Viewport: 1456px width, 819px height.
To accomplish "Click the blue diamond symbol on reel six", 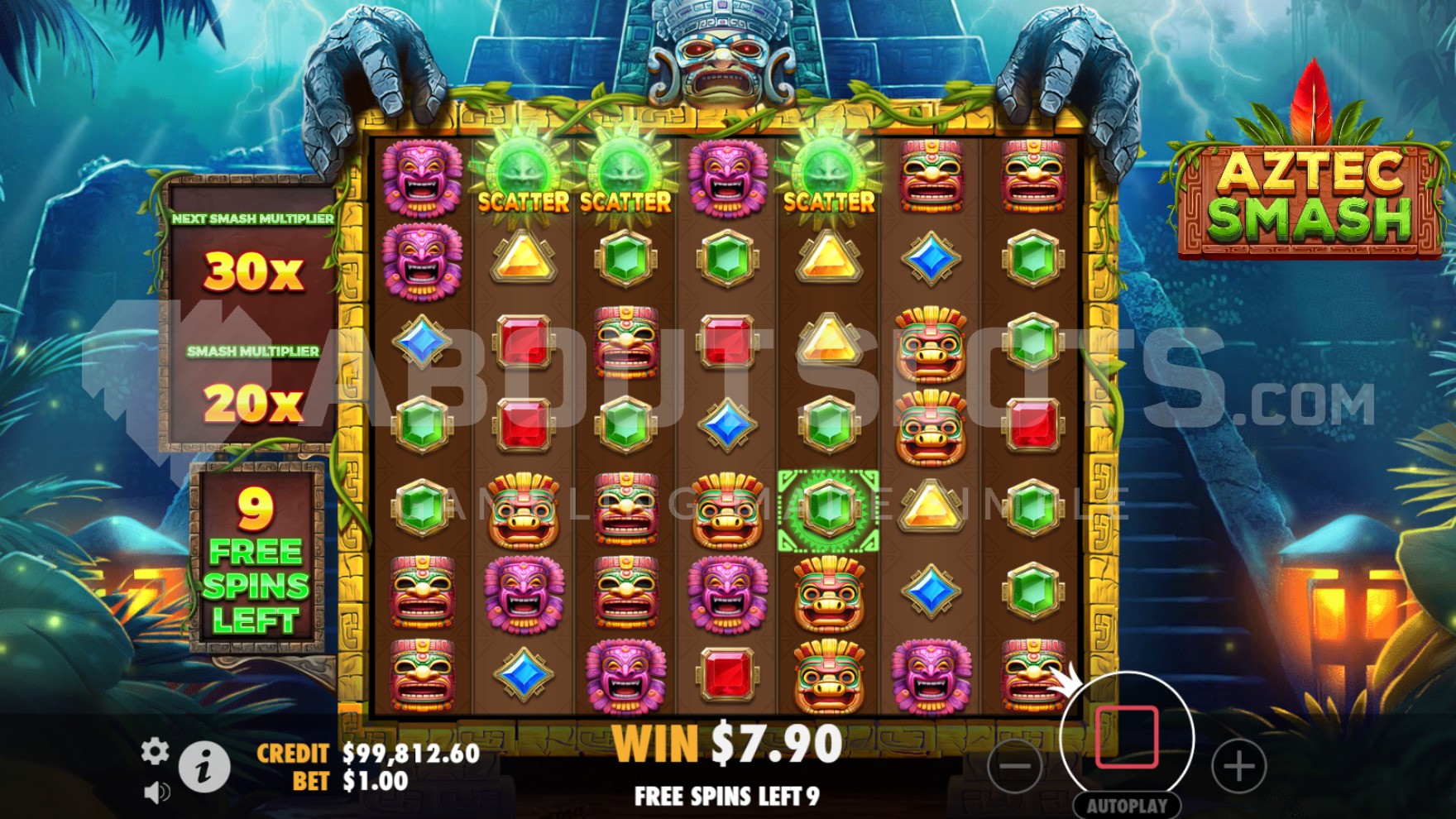I will 931,591.
